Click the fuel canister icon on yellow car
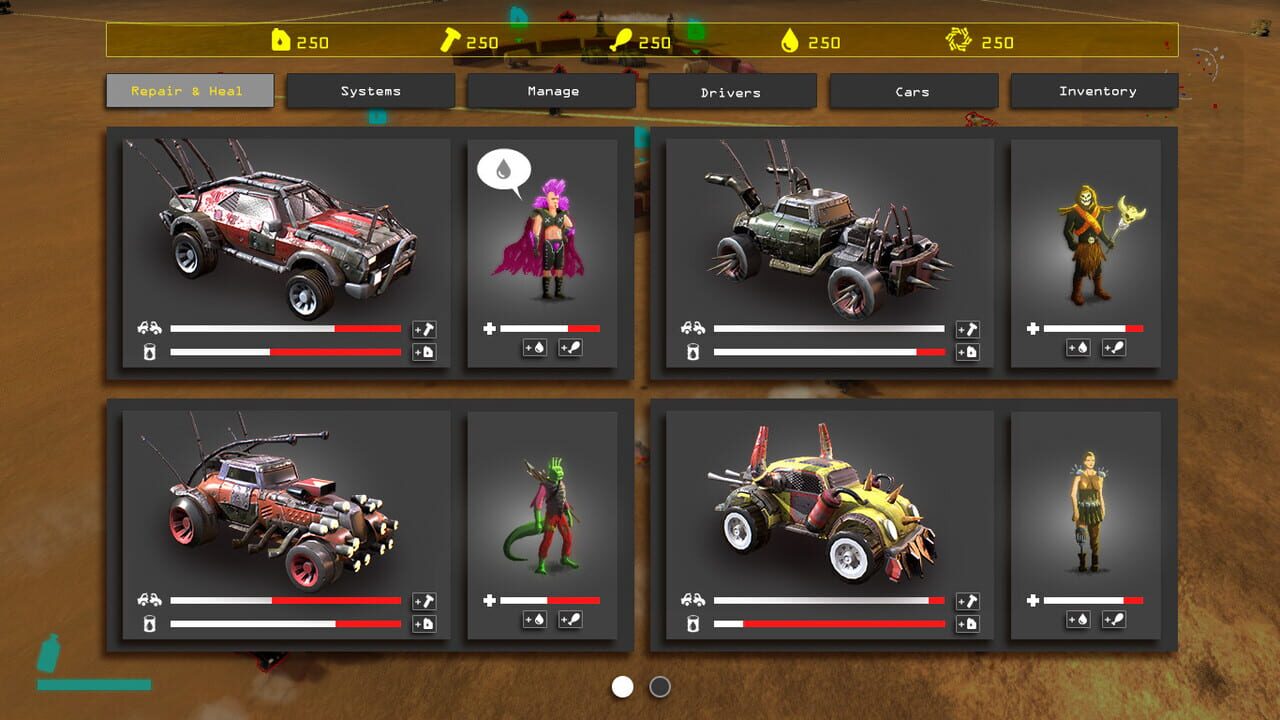1280x720 pixels. coord(968,623)
